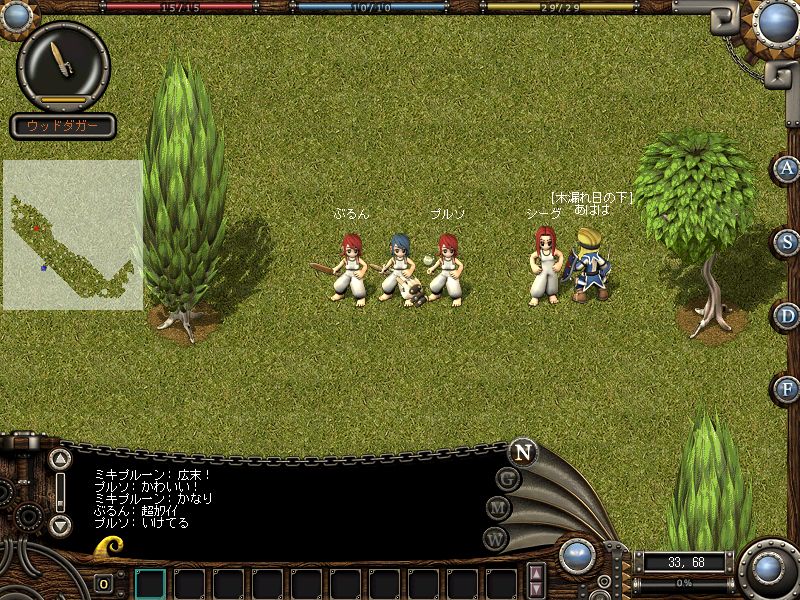The width and height of the screenshot is (800, 600).
Task: Activate the round S shortcut button
Action: (x=788, y=242)
